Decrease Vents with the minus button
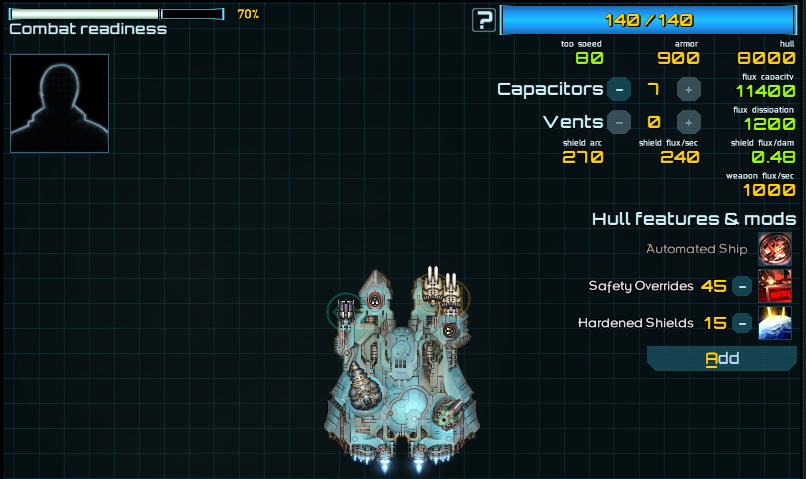This screenshot has height=479, width=806. point(619,122)
